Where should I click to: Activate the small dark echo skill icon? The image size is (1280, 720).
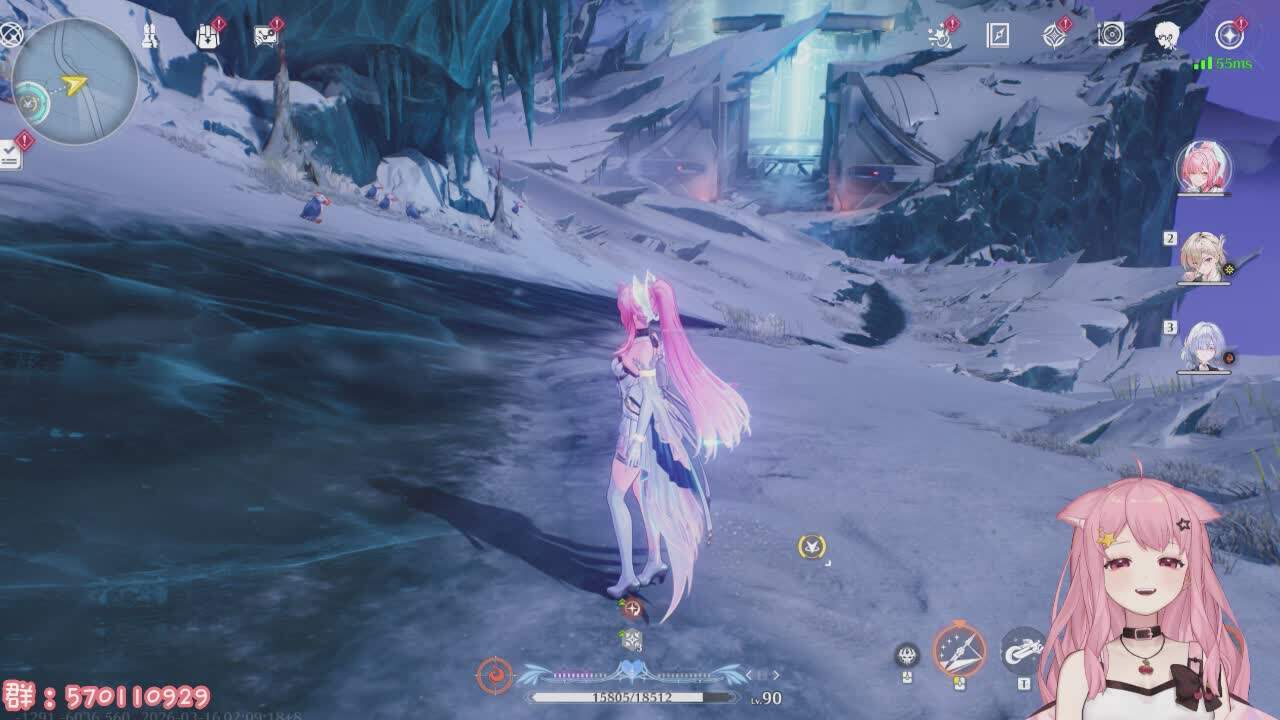coord(907,655)
